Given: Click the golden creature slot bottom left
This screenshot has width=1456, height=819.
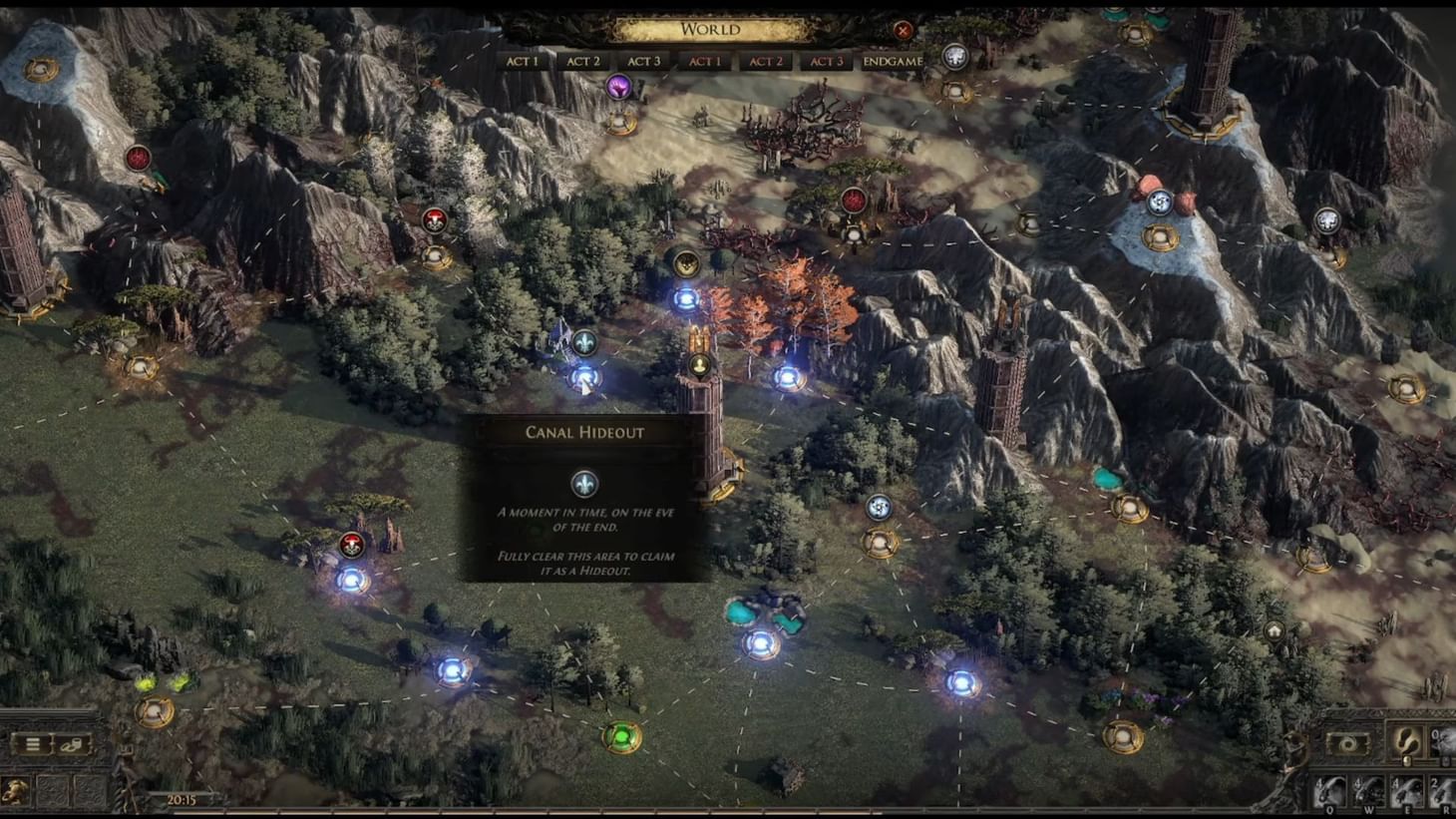Looking at the screenshot, I should pos(15,791).
